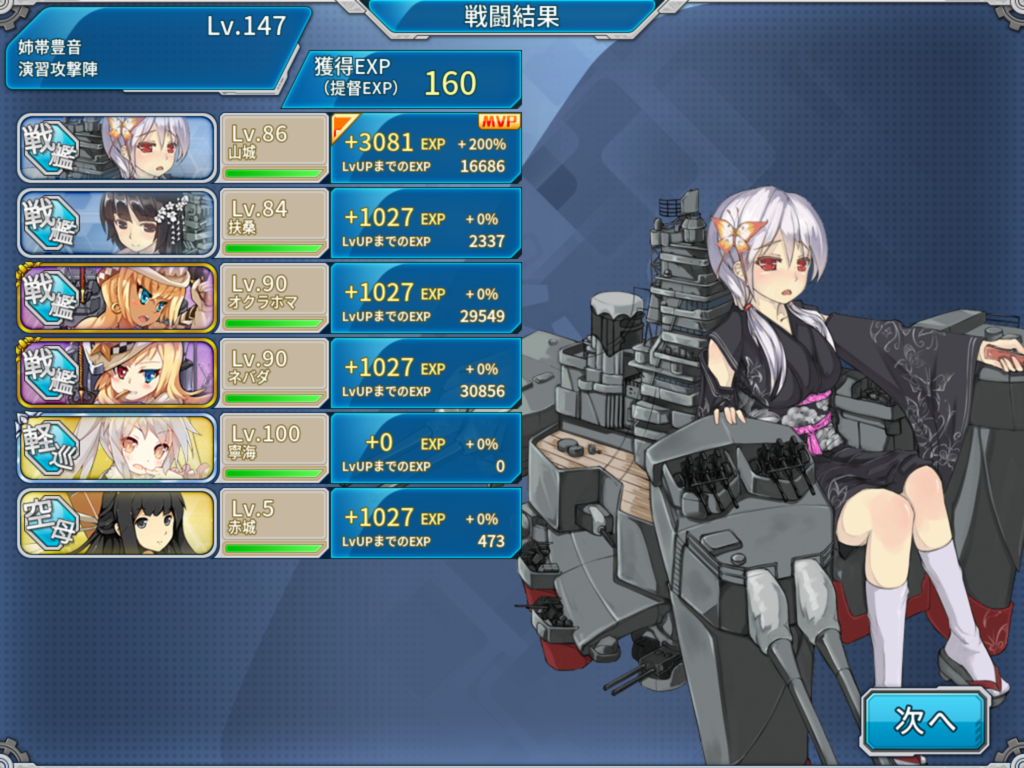The width and height of the screenshot is (1024, 768).
Task: Choose the Akagi (赤城) Lv.5 portrait
Action: click(x=118, y=522)
